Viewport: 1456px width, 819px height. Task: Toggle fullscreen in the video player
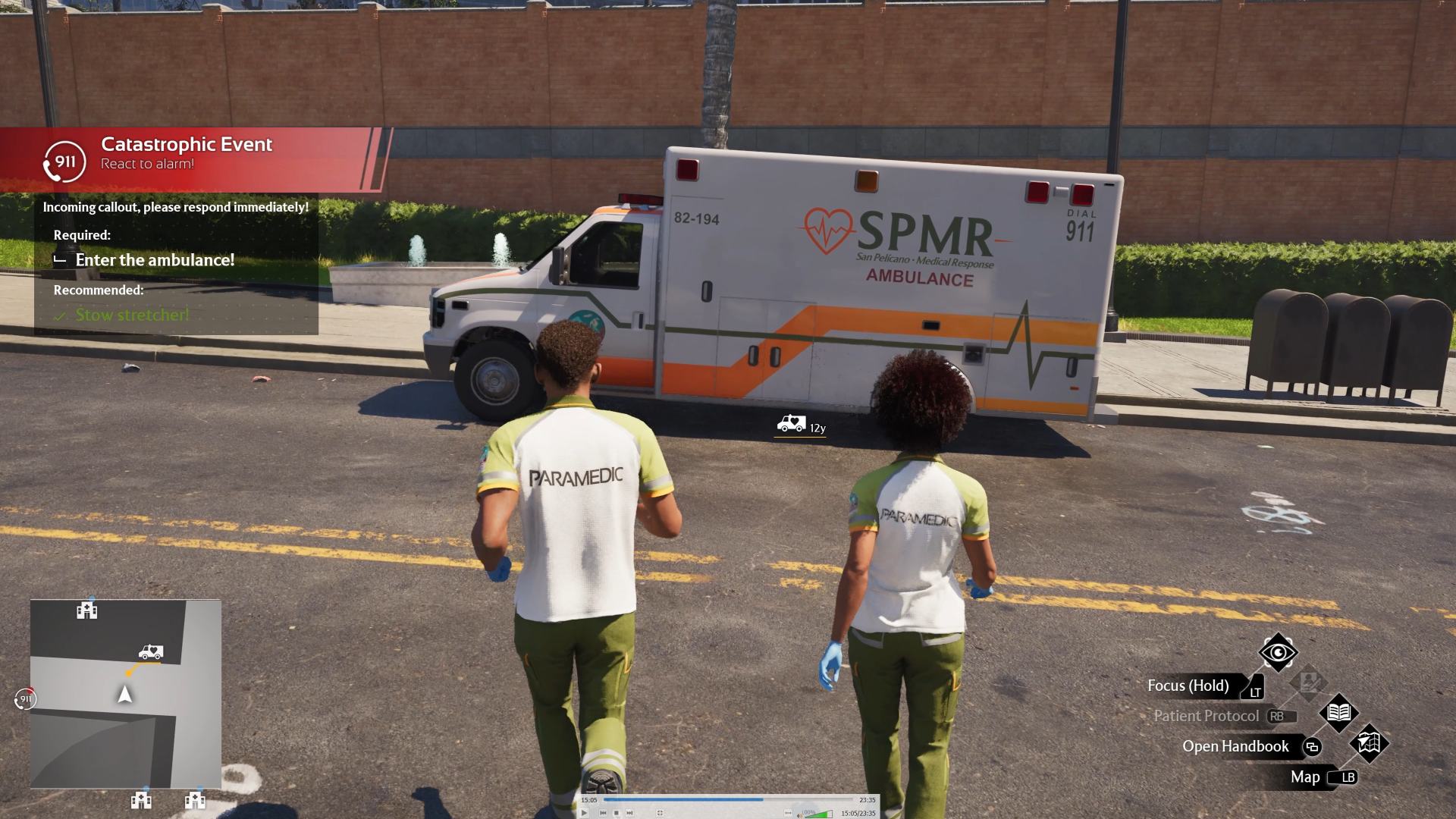coord(660,813)
